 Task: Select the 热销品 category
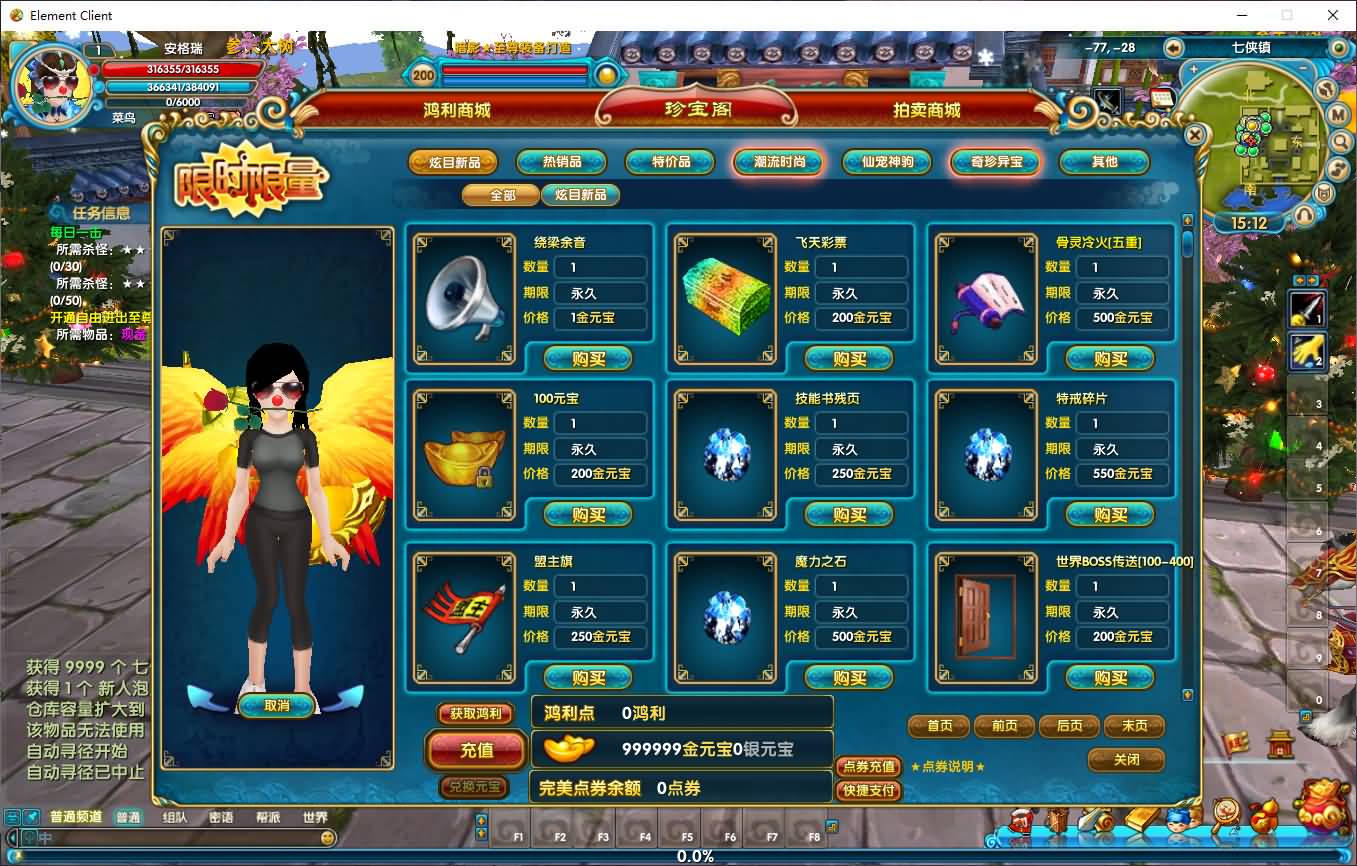(x=562, y=162)
